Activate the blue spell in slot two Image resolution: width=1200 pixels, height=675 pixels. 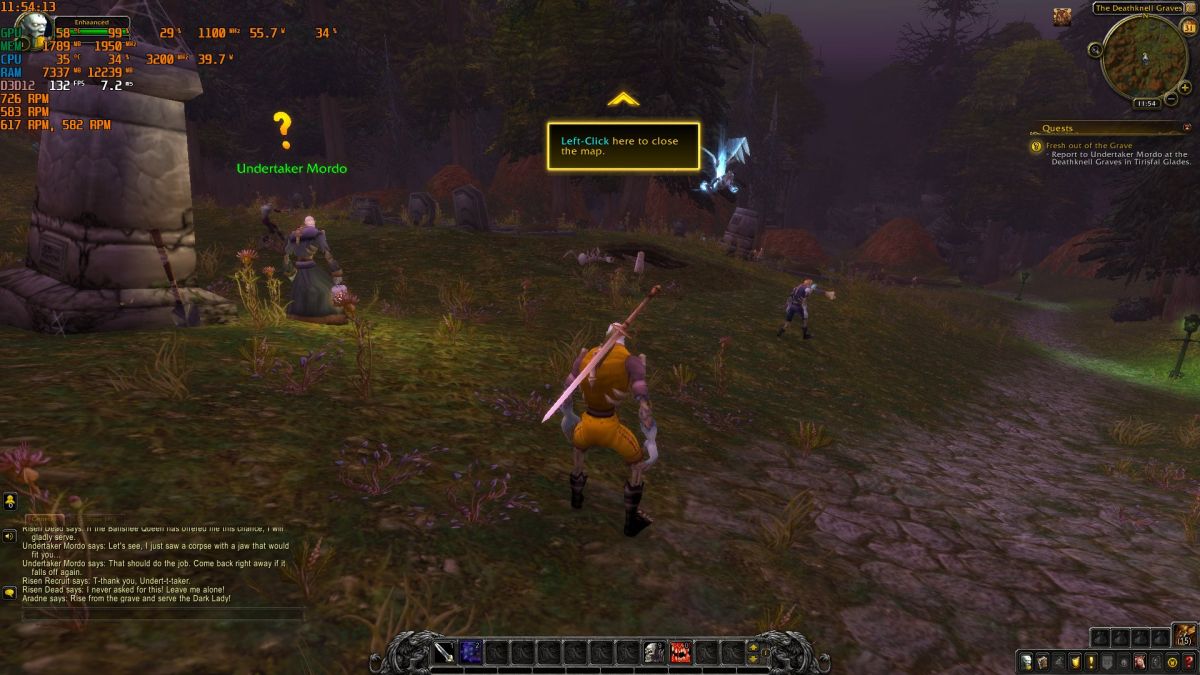[x=470, y=653]
